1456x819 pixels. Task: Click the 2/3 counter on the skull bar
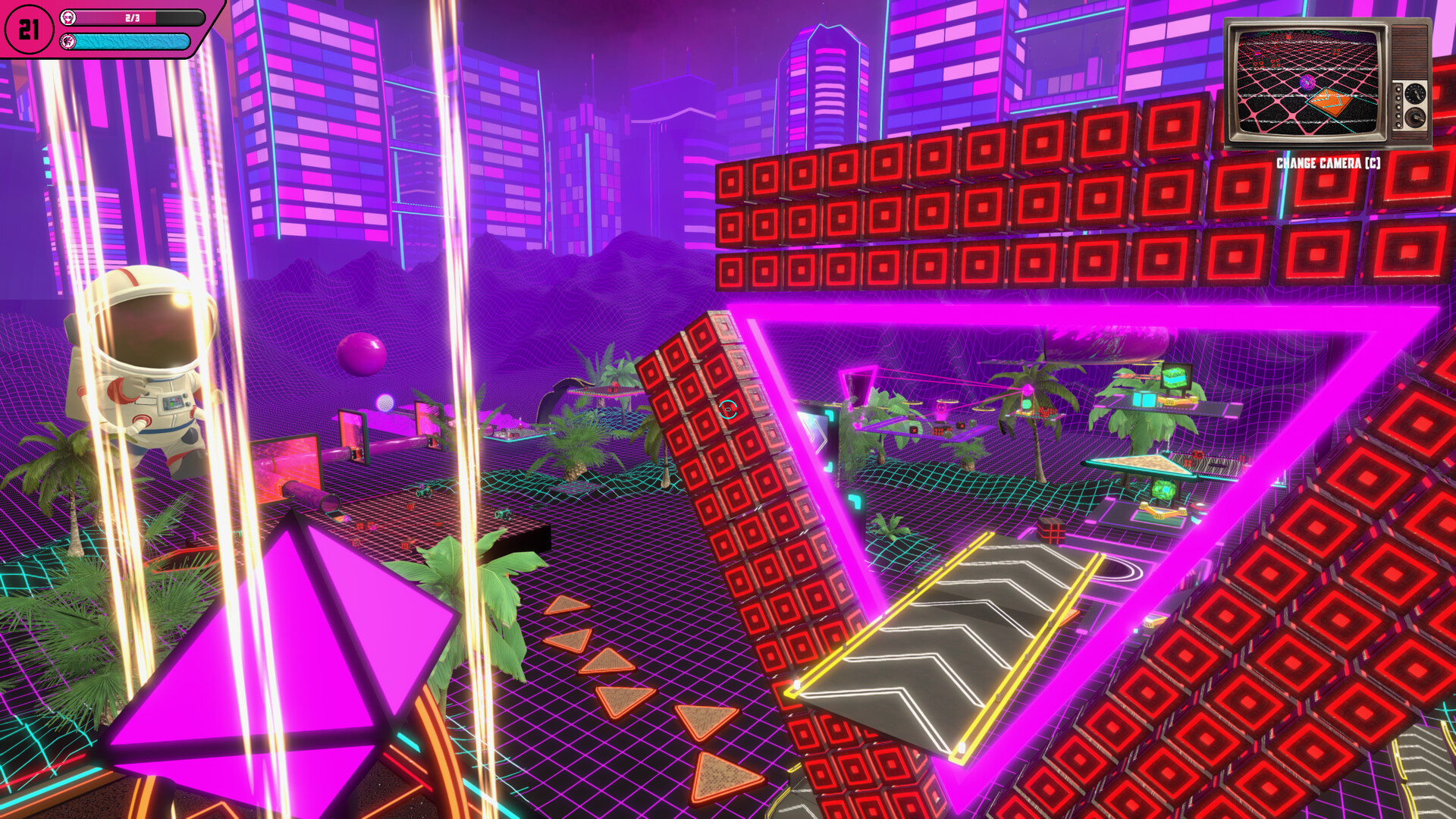[x=132, y=17]
